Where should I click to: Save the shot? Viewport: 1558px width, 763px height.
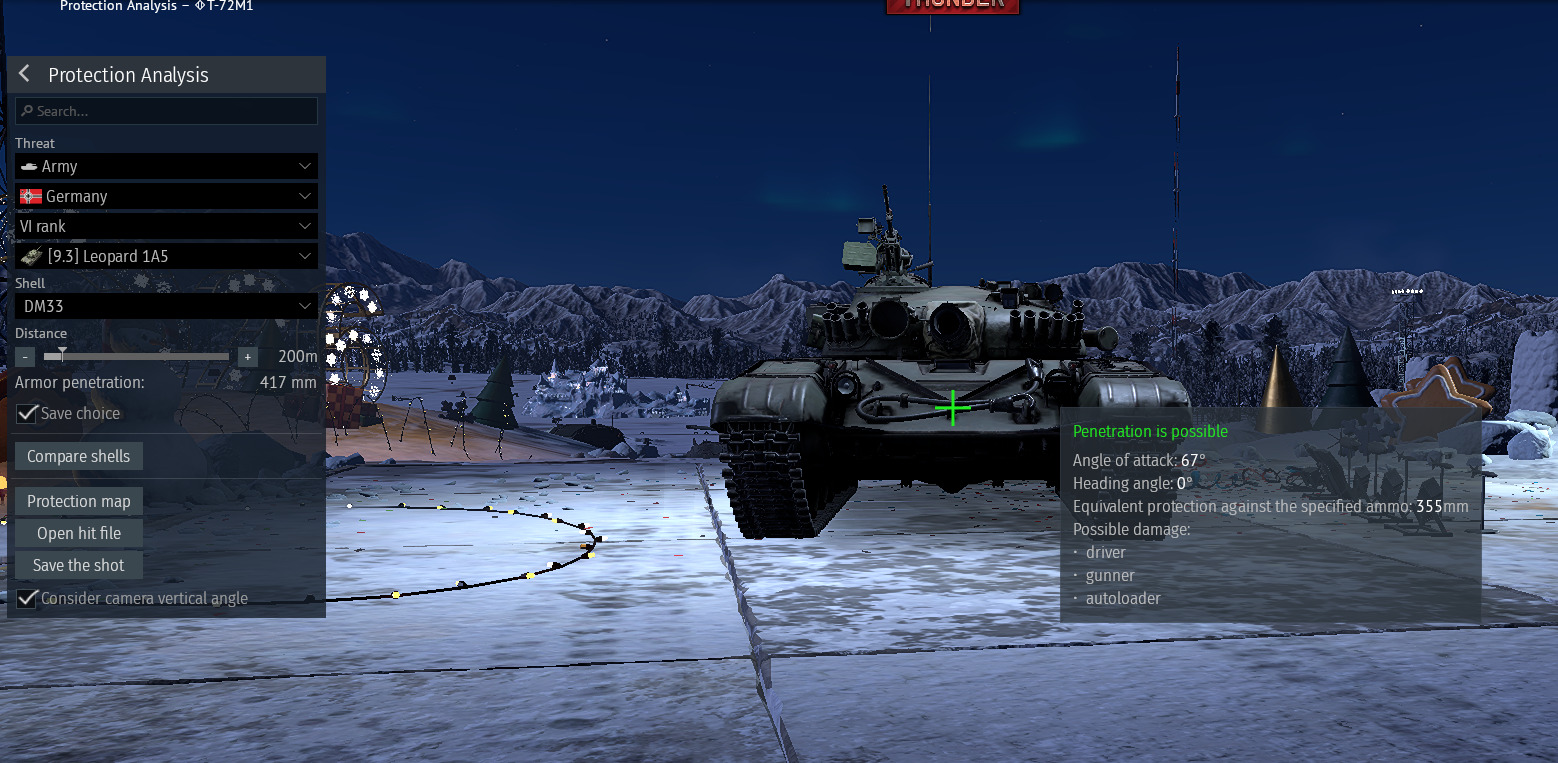click(79, 565)
